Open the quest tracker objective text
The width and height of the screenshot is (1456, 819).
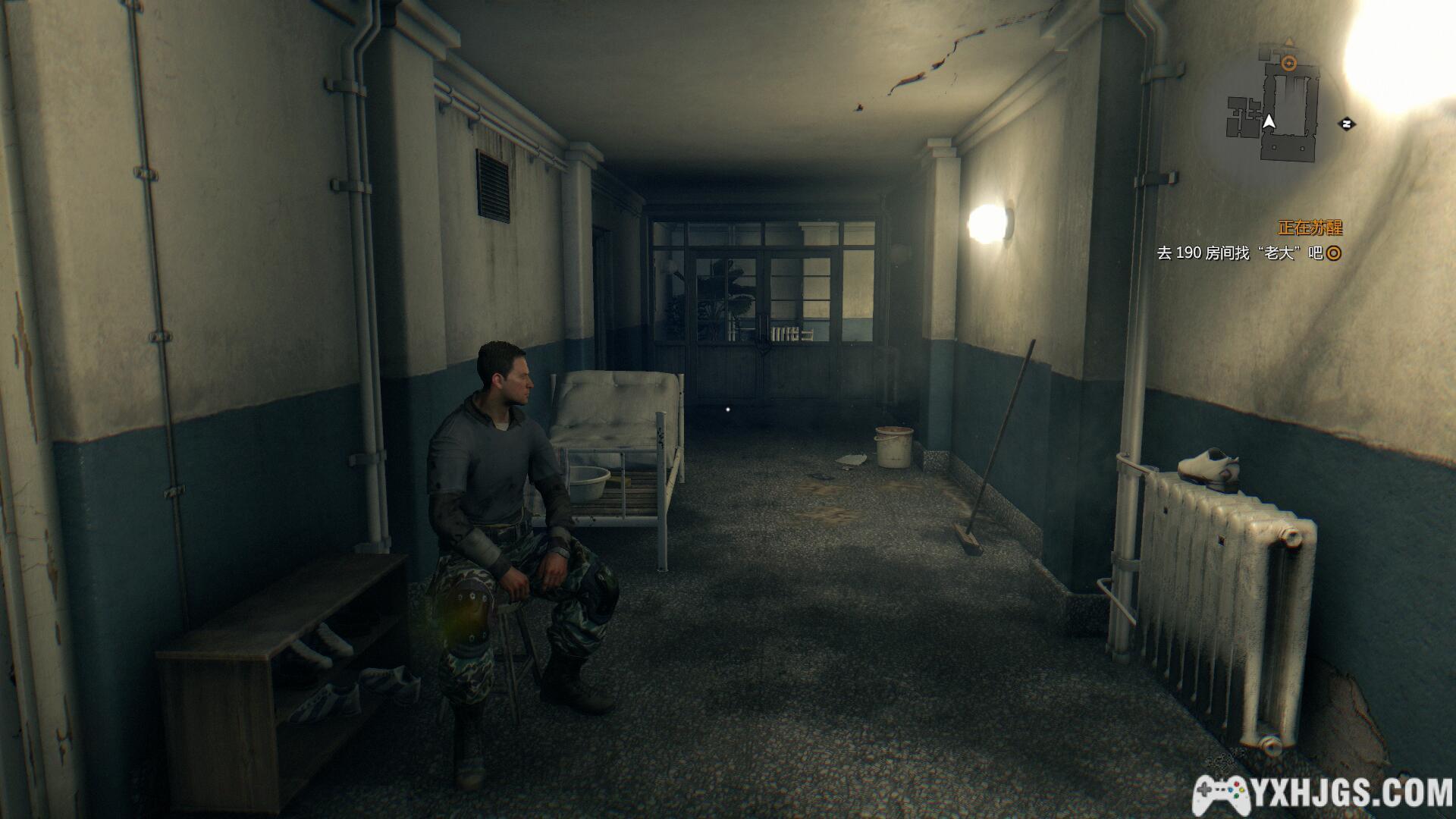(1240, 253)
